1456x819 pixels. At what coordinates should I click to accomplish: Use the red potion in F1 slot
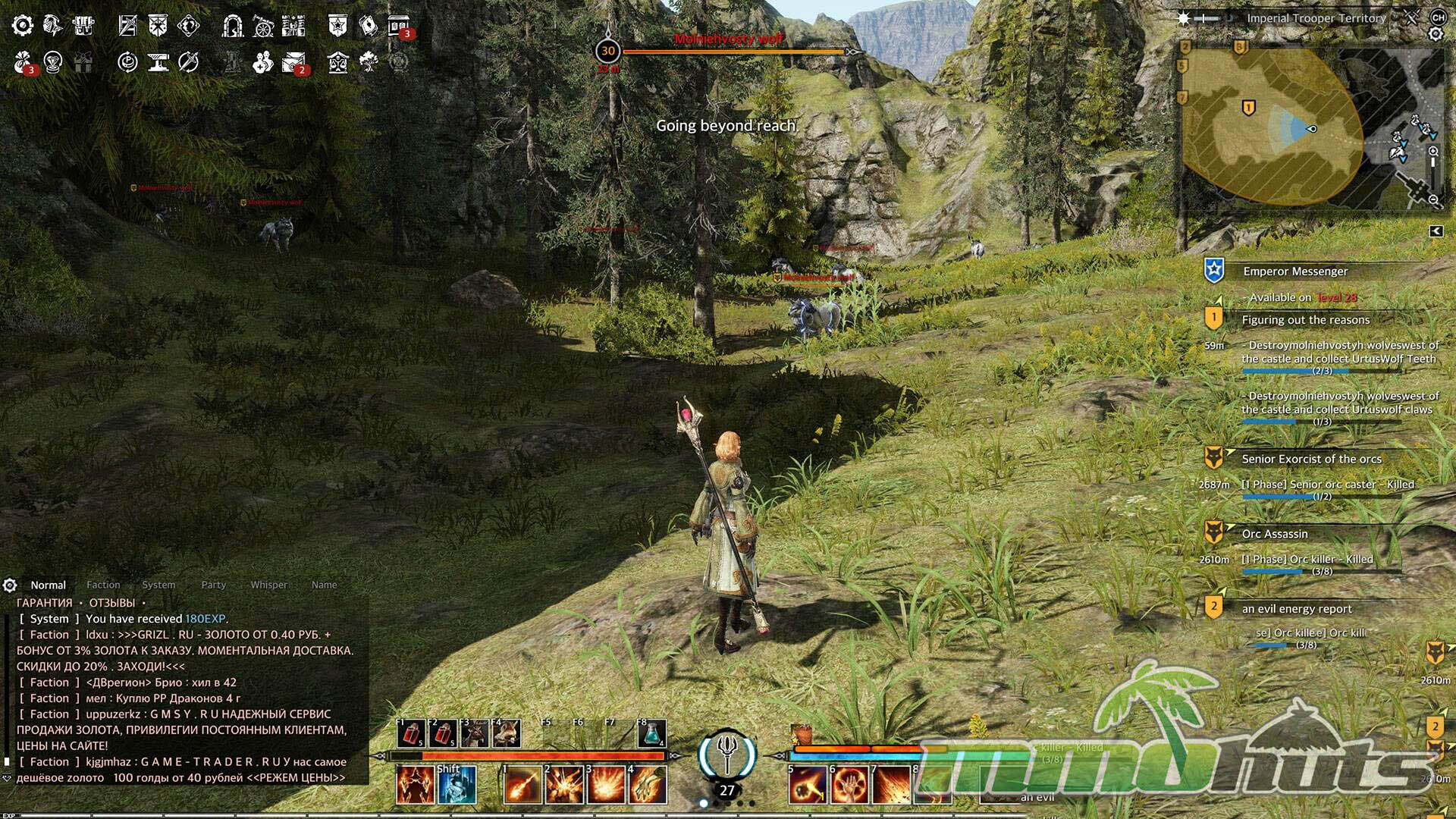click(412, 733)
